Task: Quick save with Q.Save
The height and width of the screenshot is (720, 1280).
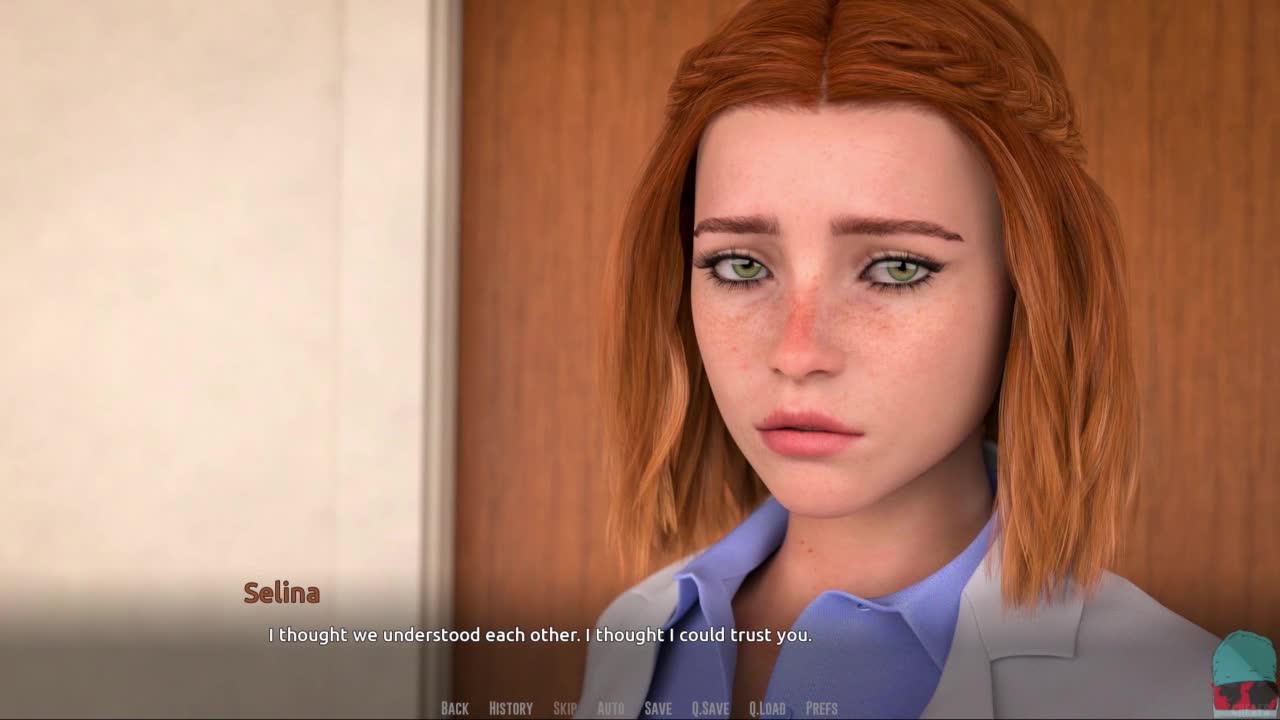Action: [x=710, y=708]
